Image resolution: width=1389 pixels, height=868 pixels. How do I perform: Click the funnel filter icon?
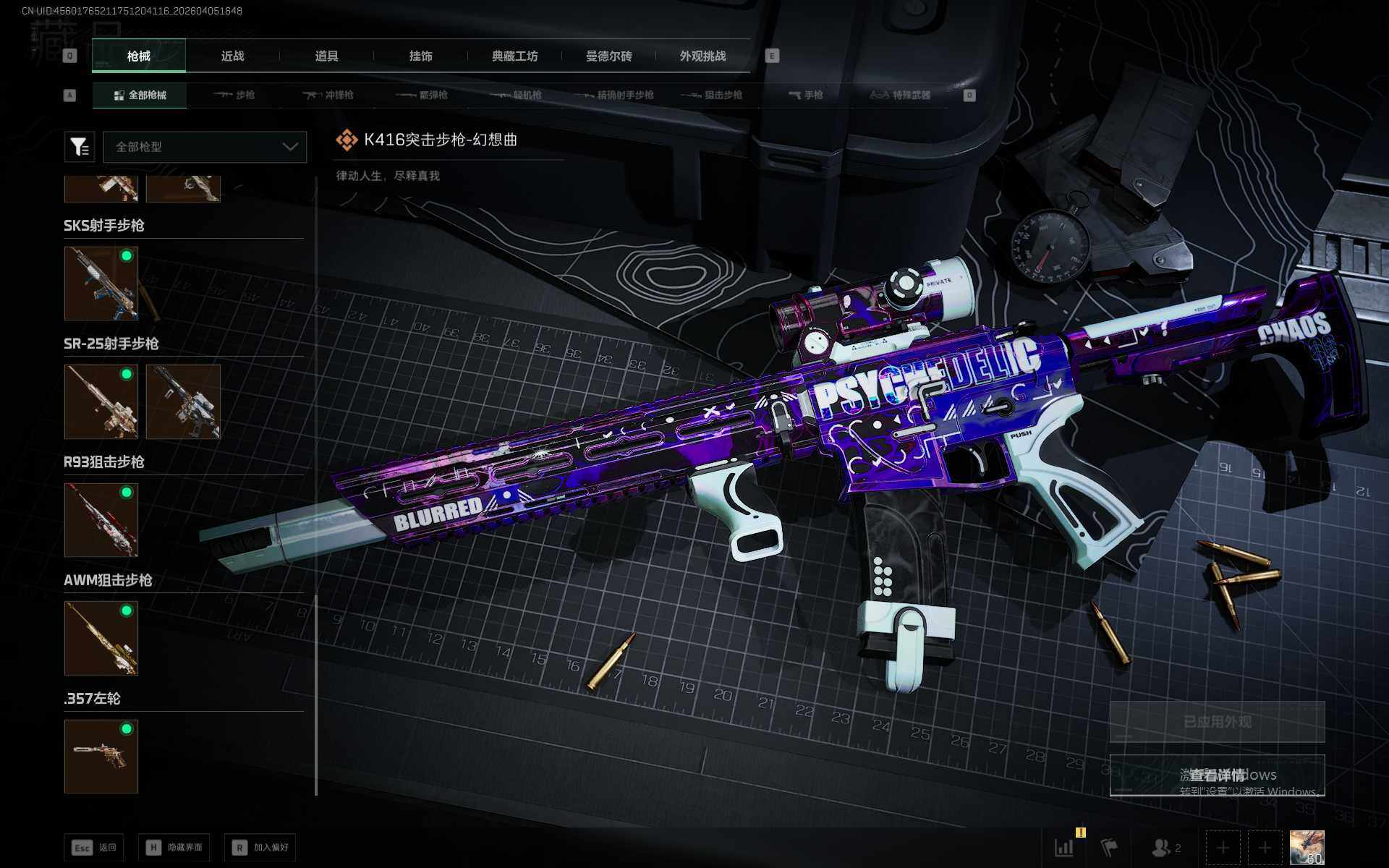click(80, 147)
